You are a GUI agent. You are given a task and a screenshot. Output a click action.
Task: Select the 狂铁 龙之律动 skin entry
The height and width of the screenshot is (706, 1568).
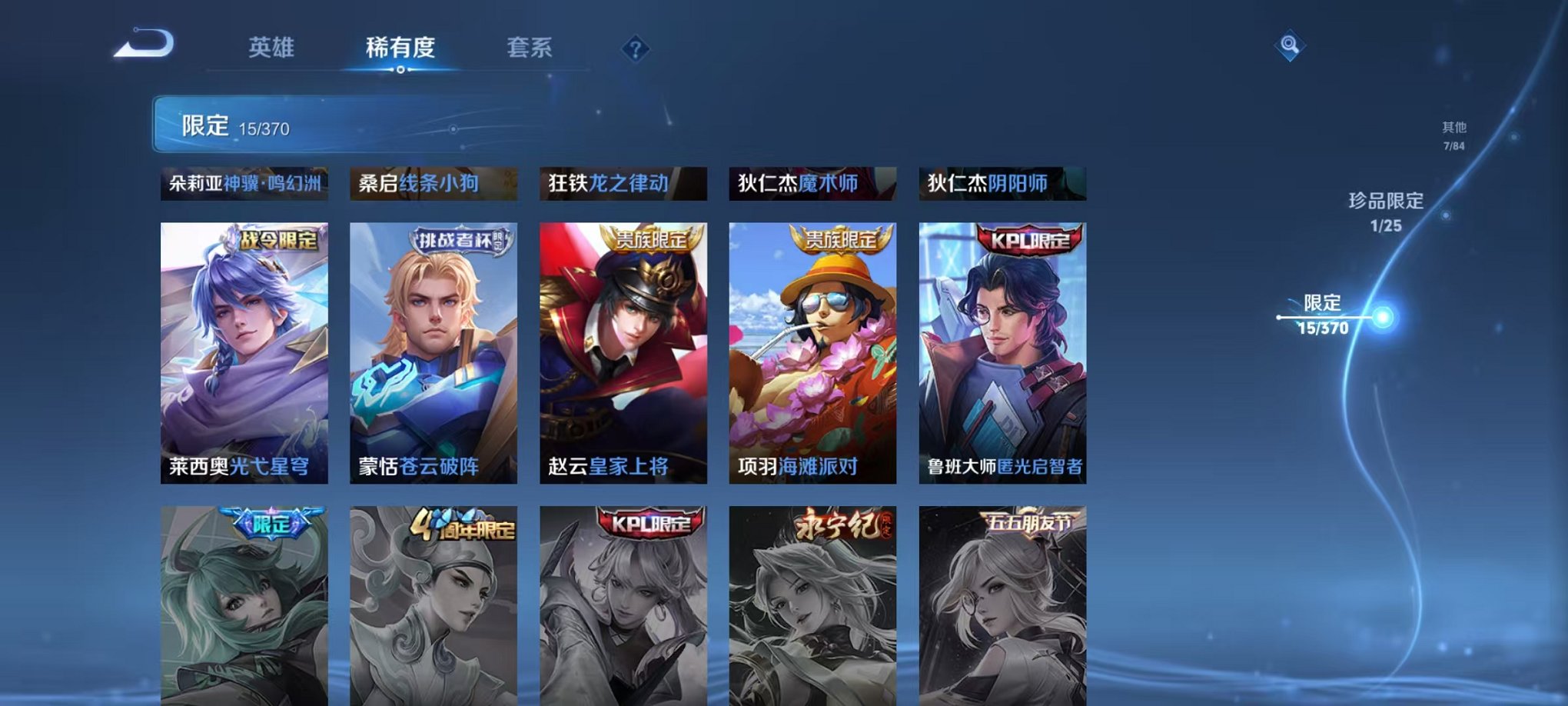pyautogui.click(x=623, y=182)
